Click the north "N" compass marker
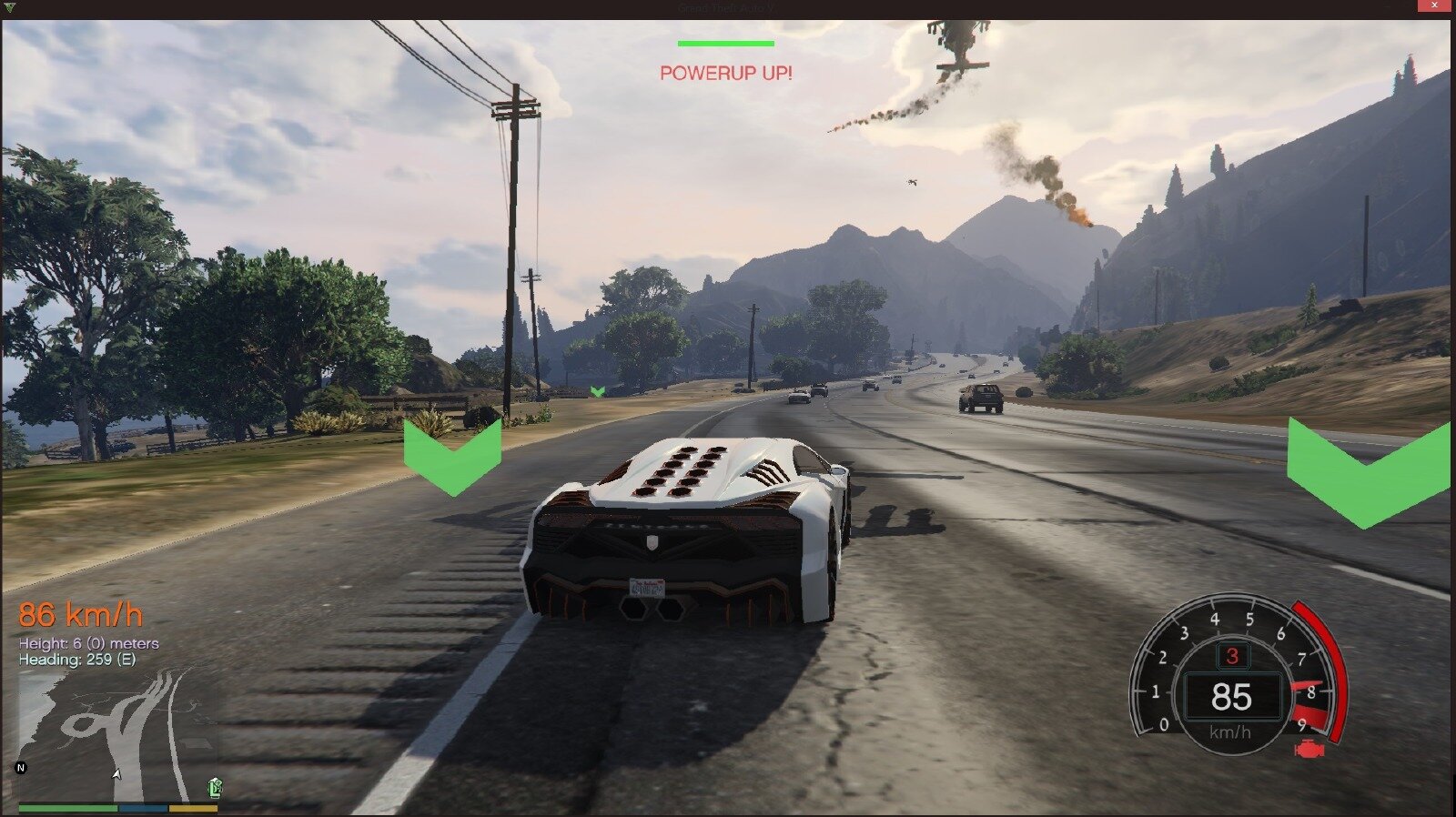This screenshot has height=817, width=1456. point(21,768)
